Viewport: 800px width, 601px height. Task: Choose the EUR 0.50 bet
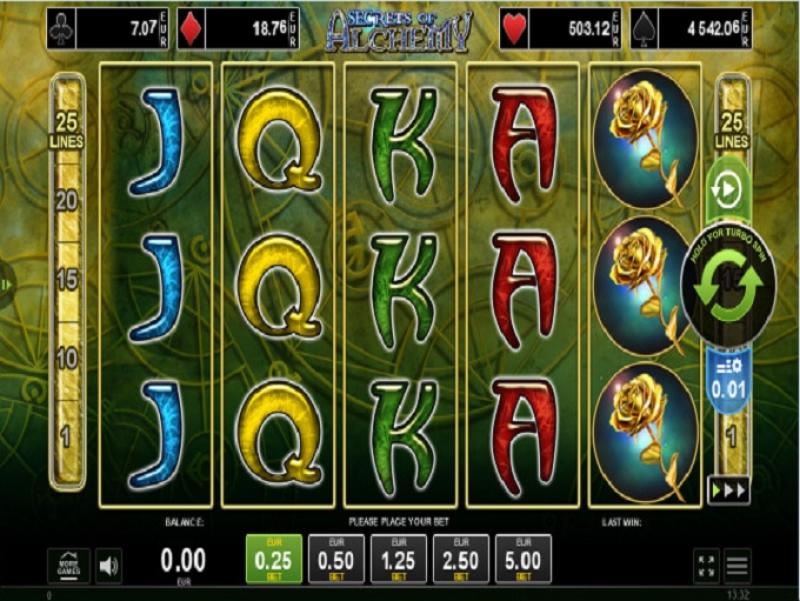tap(336, 559)
